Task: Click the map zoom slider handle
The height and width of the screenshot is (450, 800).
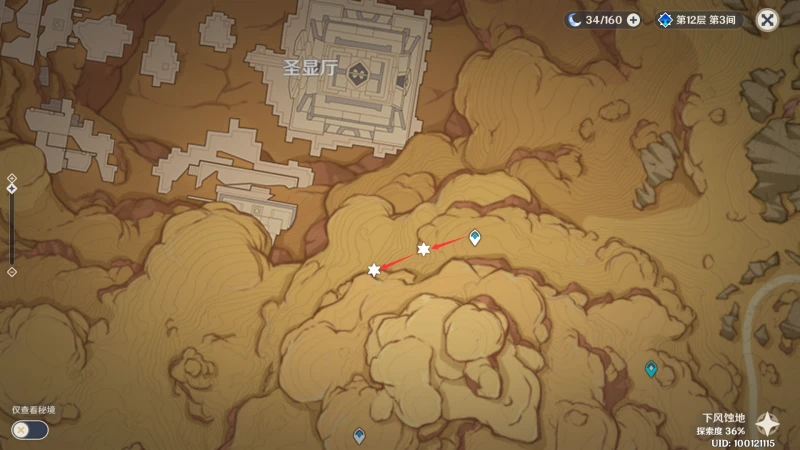Action: (x=11, y=189)
